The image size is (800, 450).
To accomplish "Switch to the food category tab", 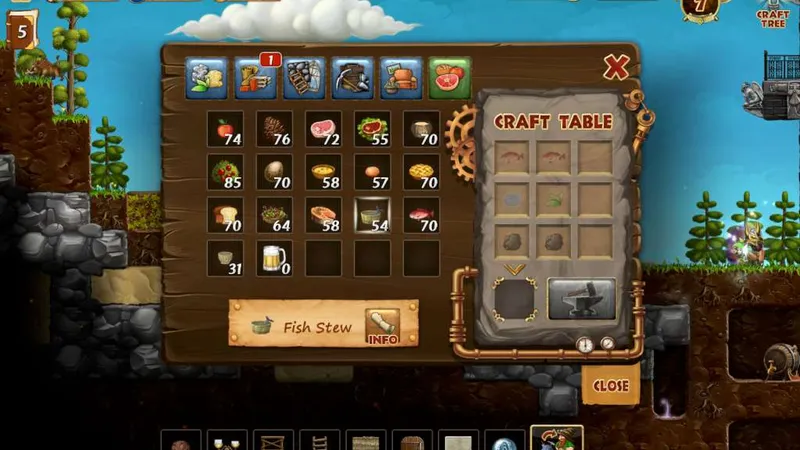I will (x=450, y=77).
